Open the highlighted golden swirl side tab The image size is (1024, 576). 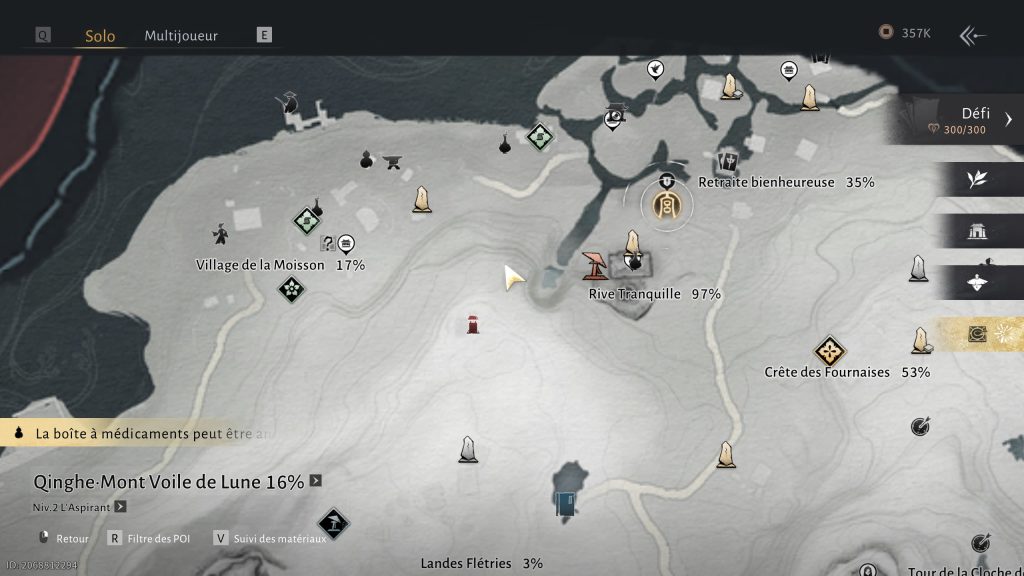pyautogui.click(x=978, y=335)
